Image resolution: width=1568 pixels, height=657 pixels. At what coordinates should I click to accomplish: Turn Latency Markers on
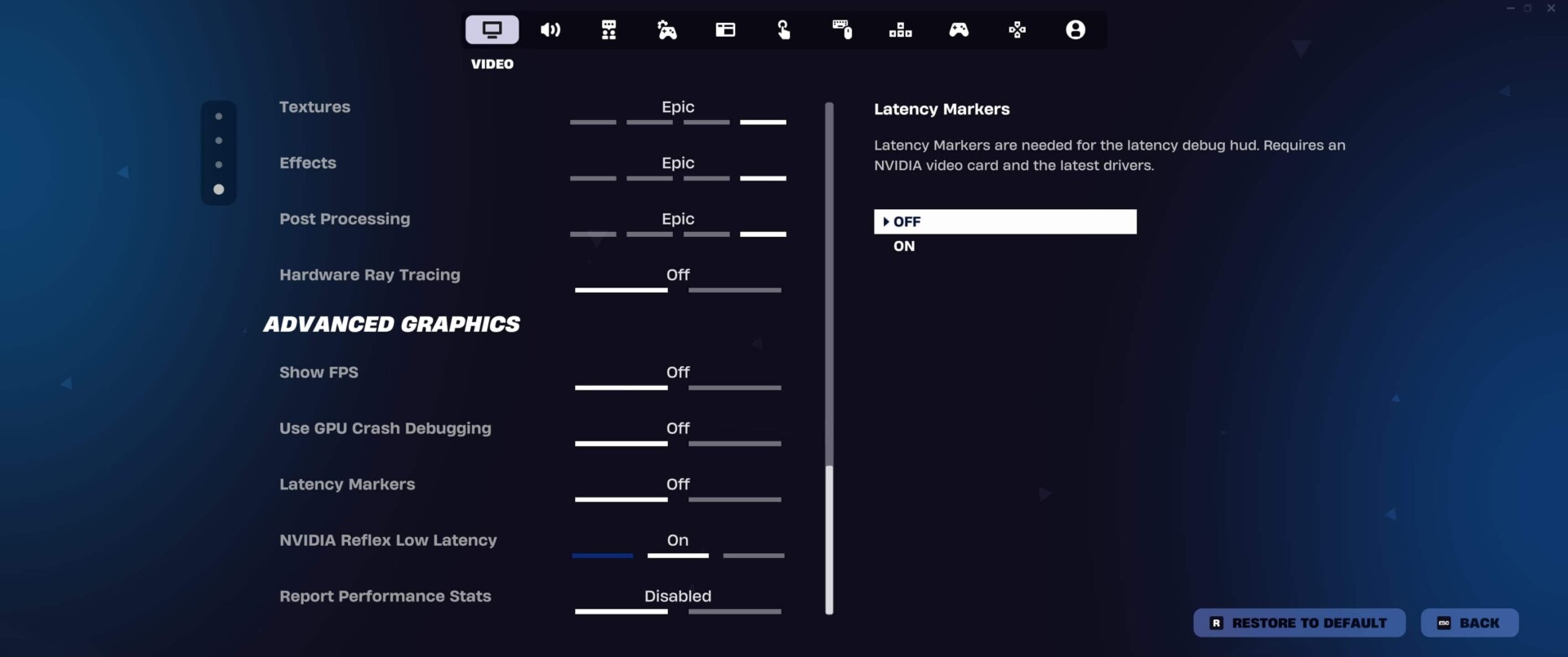[x=903, y=246]
